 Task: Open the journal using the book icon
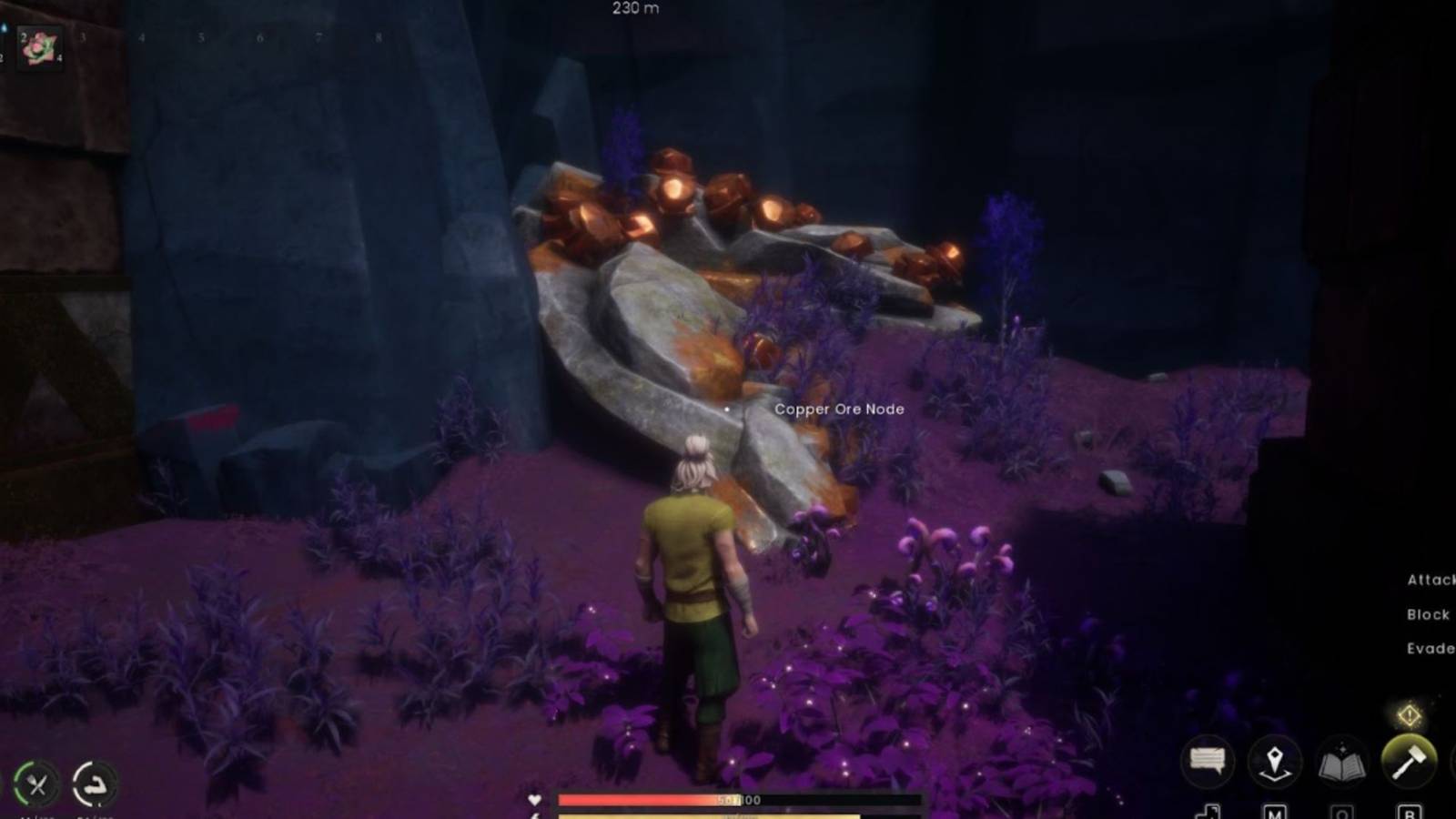[x=1344, y=761]
